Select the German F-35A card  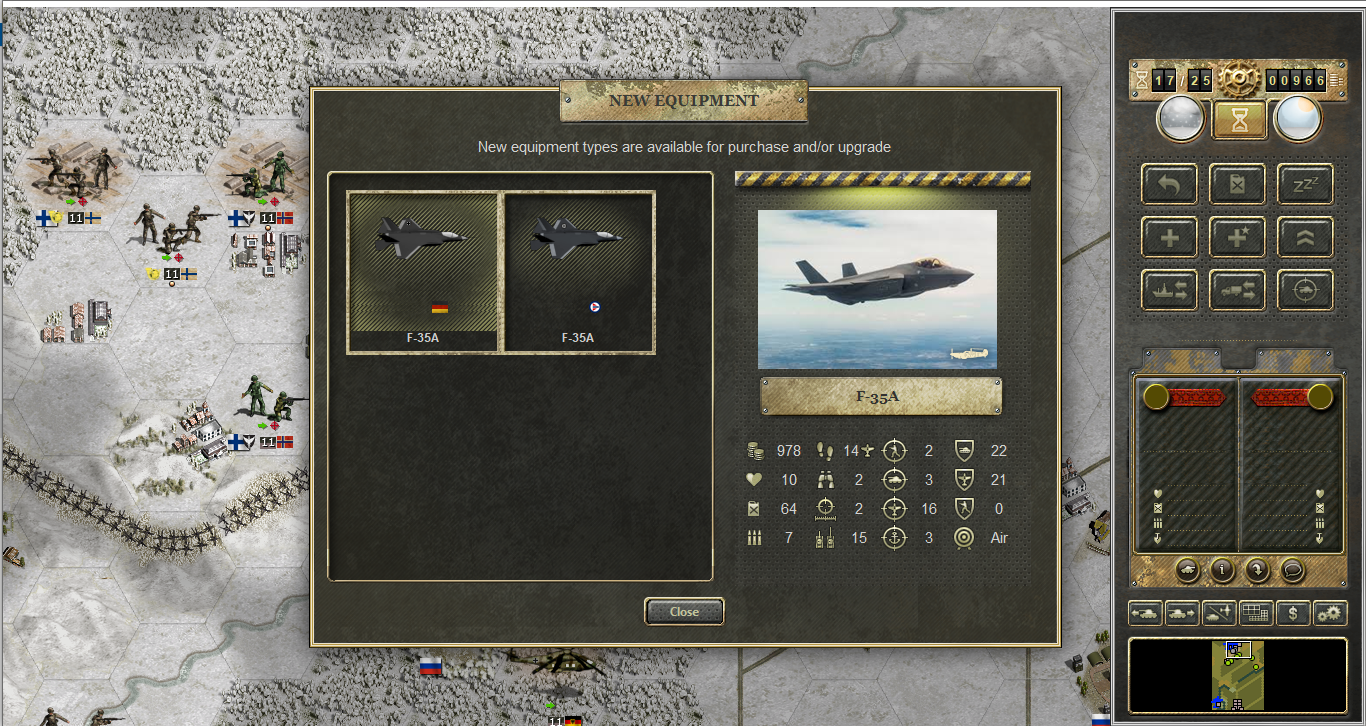coord(423,272)
